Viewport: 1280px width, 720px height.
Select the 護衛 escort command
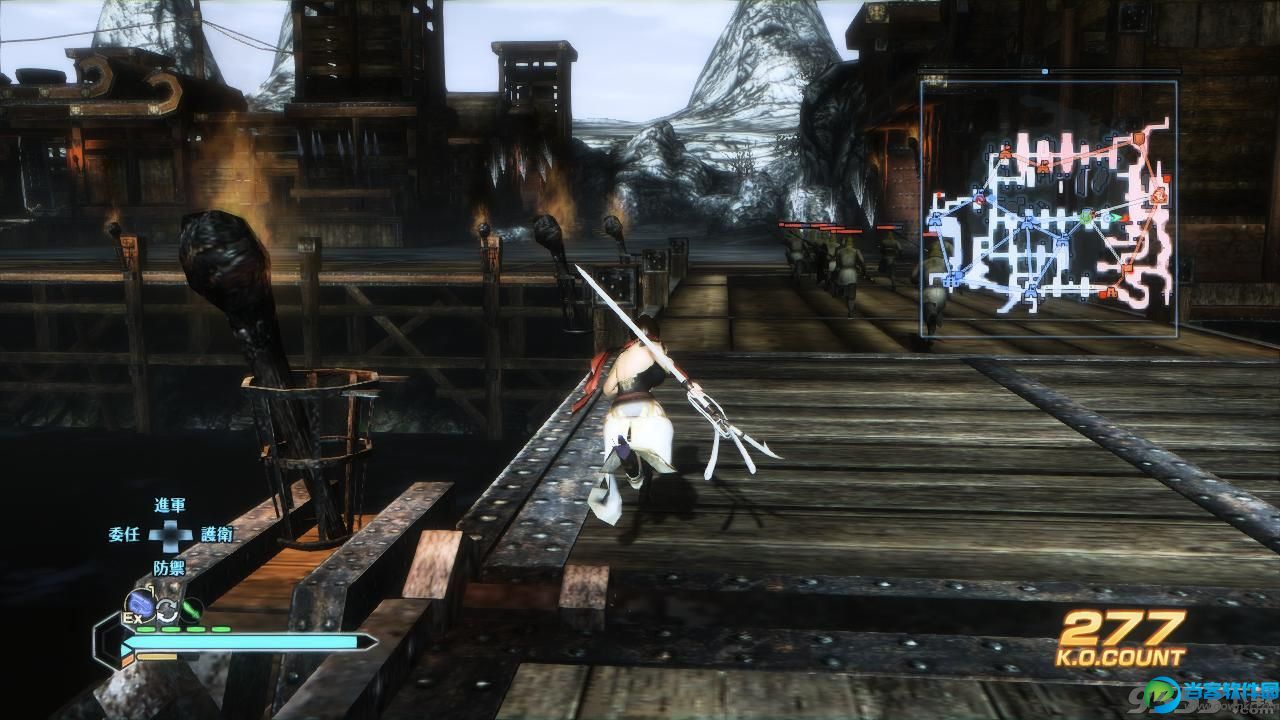coord(216,534)
